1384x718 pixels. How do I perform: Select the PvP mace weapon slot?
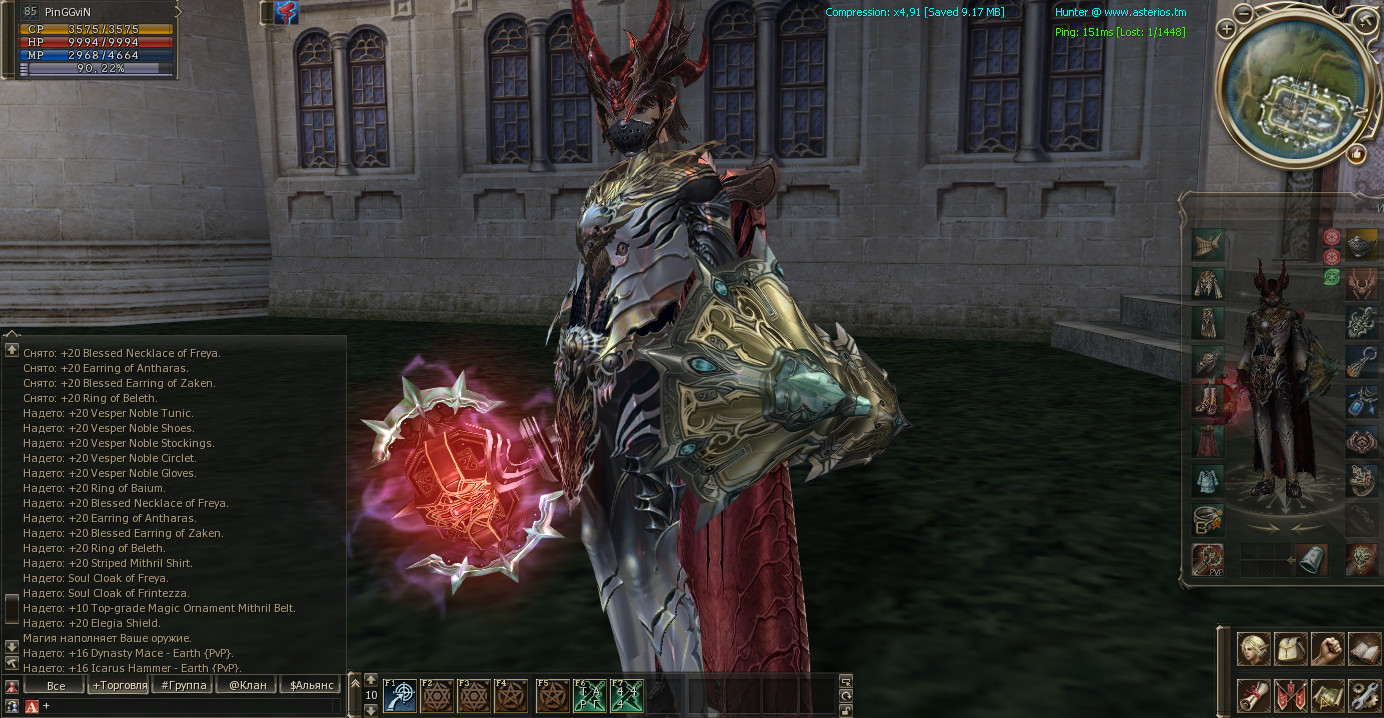pyautogui.click(x=1208, y=560)
